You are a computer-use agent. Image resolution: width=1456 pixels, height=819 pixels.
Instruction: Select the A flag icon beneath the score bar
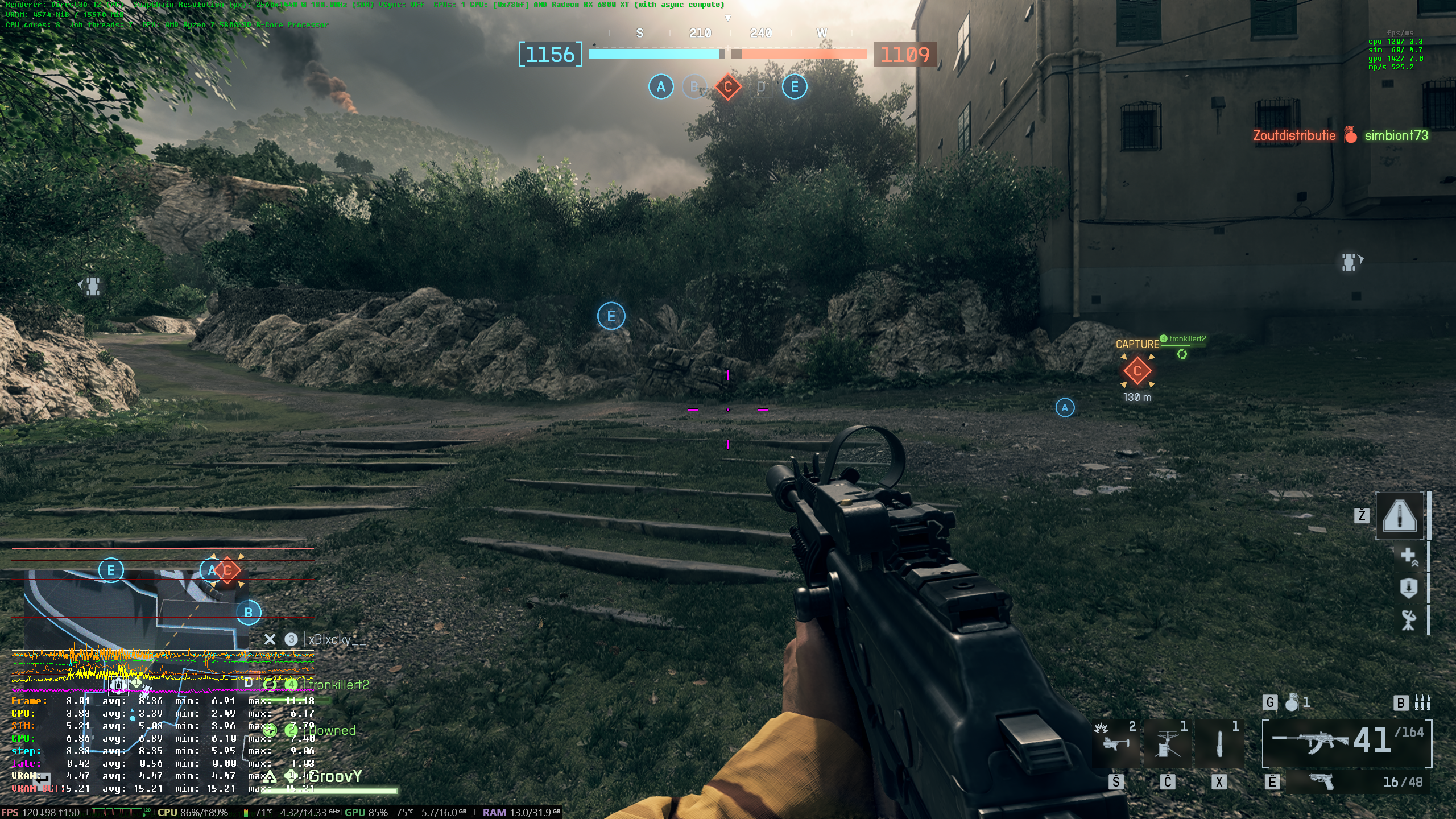(661, 87)
